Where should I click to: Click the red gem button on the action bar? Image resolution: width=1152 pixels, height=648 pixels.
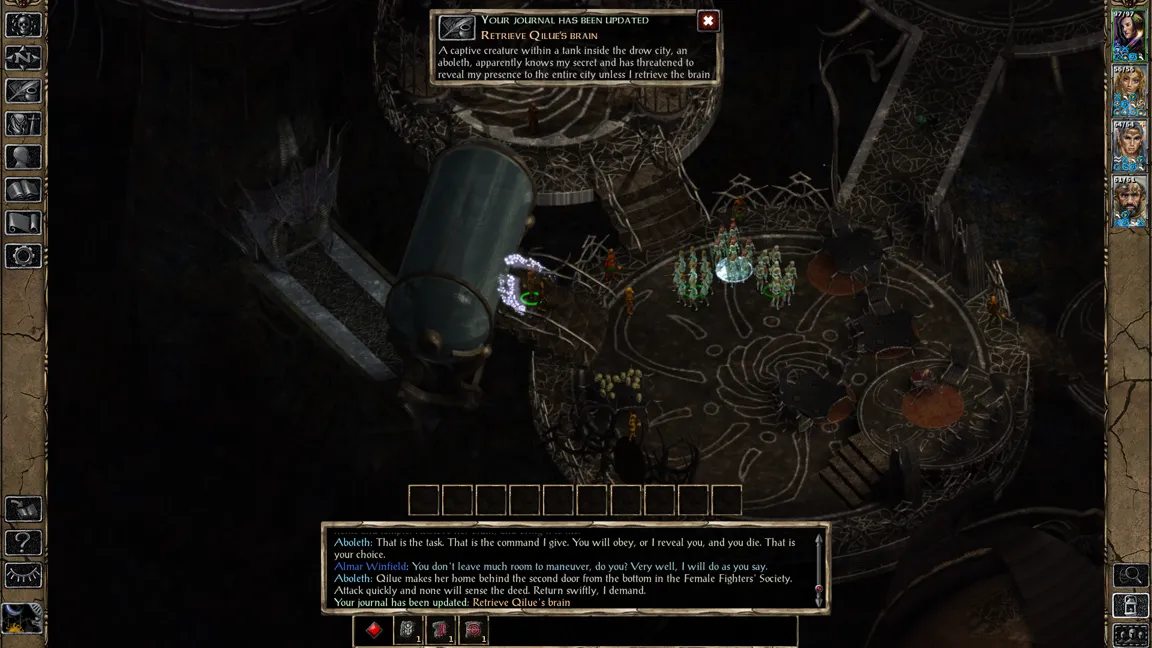coord(374,630)
